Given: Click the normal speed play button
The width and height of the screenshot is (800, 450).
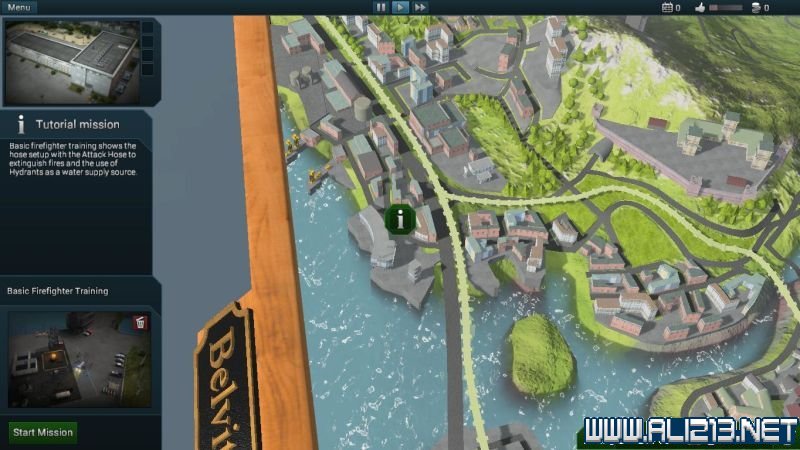Looking at the screenshot, I should (400, 7).
